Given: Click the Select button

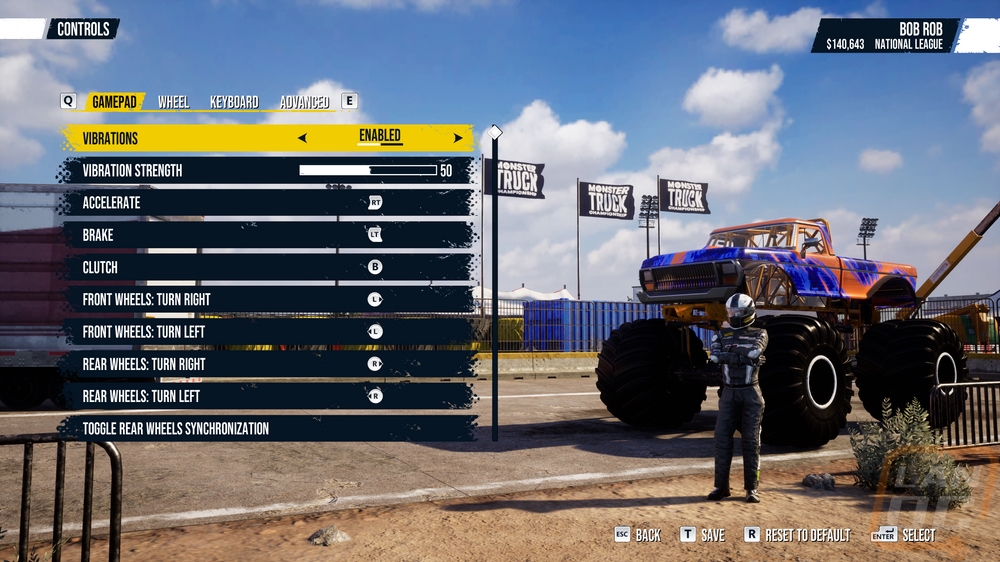Looking at the screenshot, I should (x=905, y=535).
